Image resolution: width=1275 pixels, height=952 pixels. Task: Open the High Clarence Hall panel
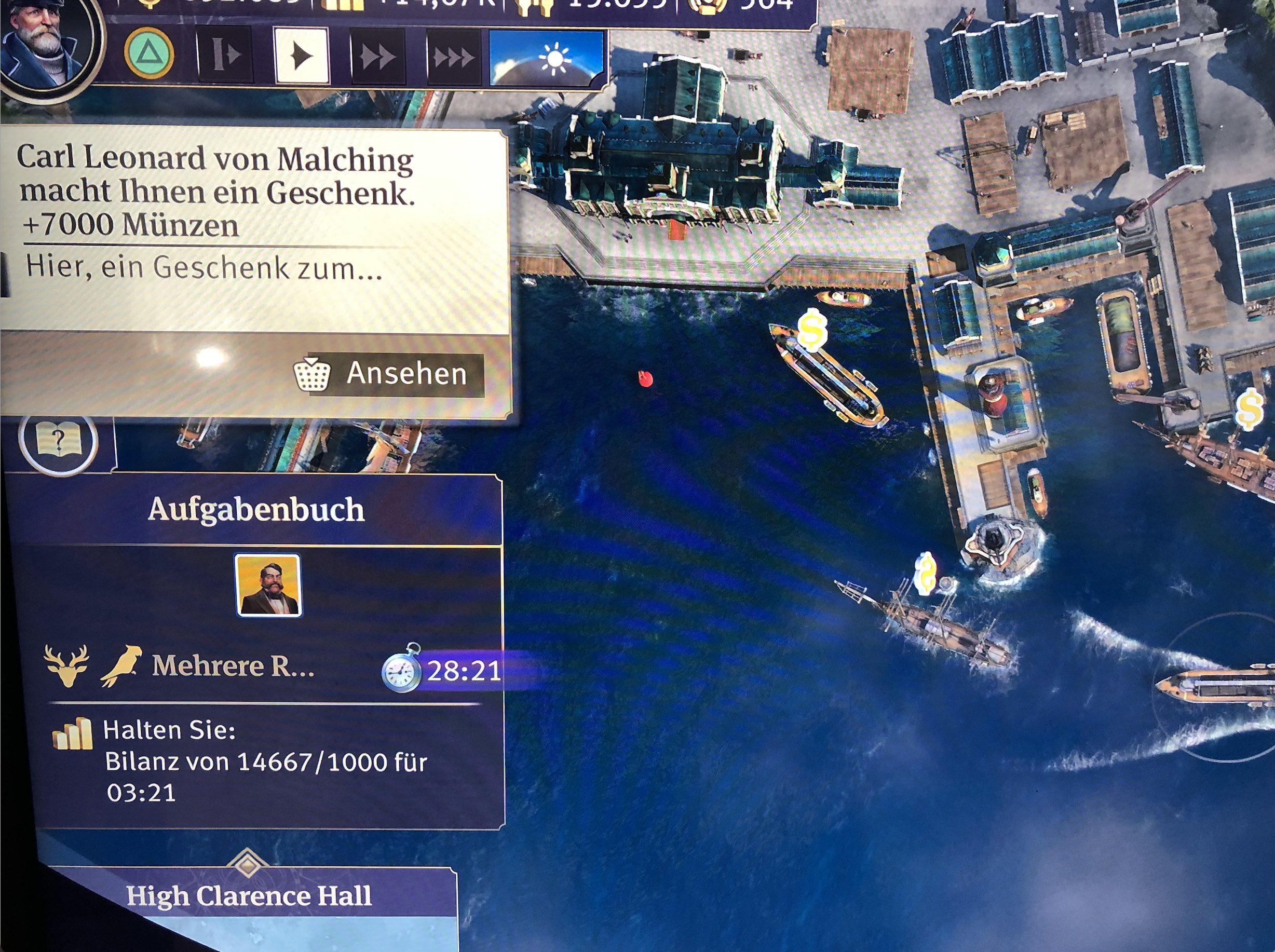coord(249,896)
